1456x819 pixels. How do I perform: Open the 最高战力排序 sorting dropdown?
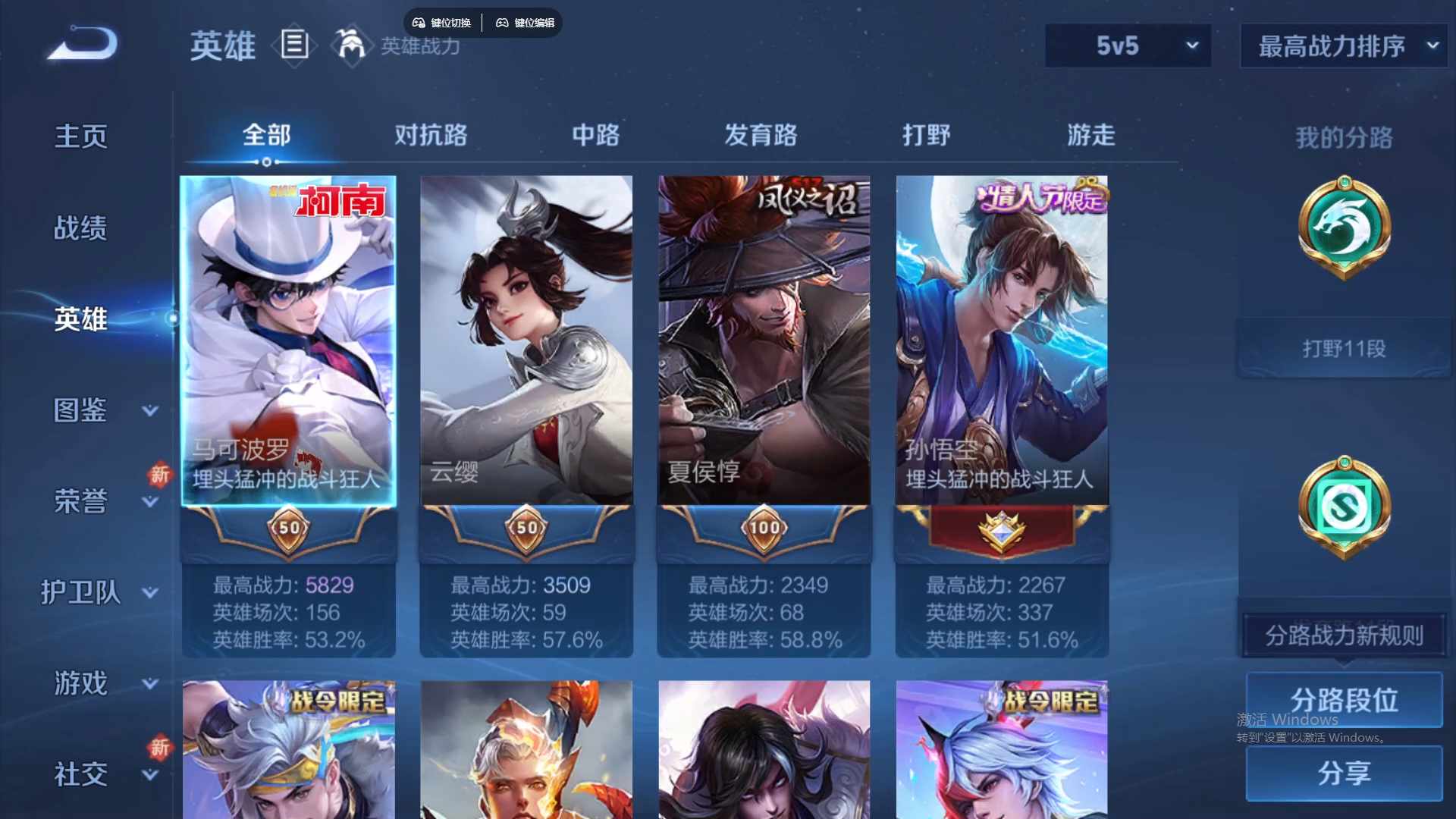click(1342, 45)
